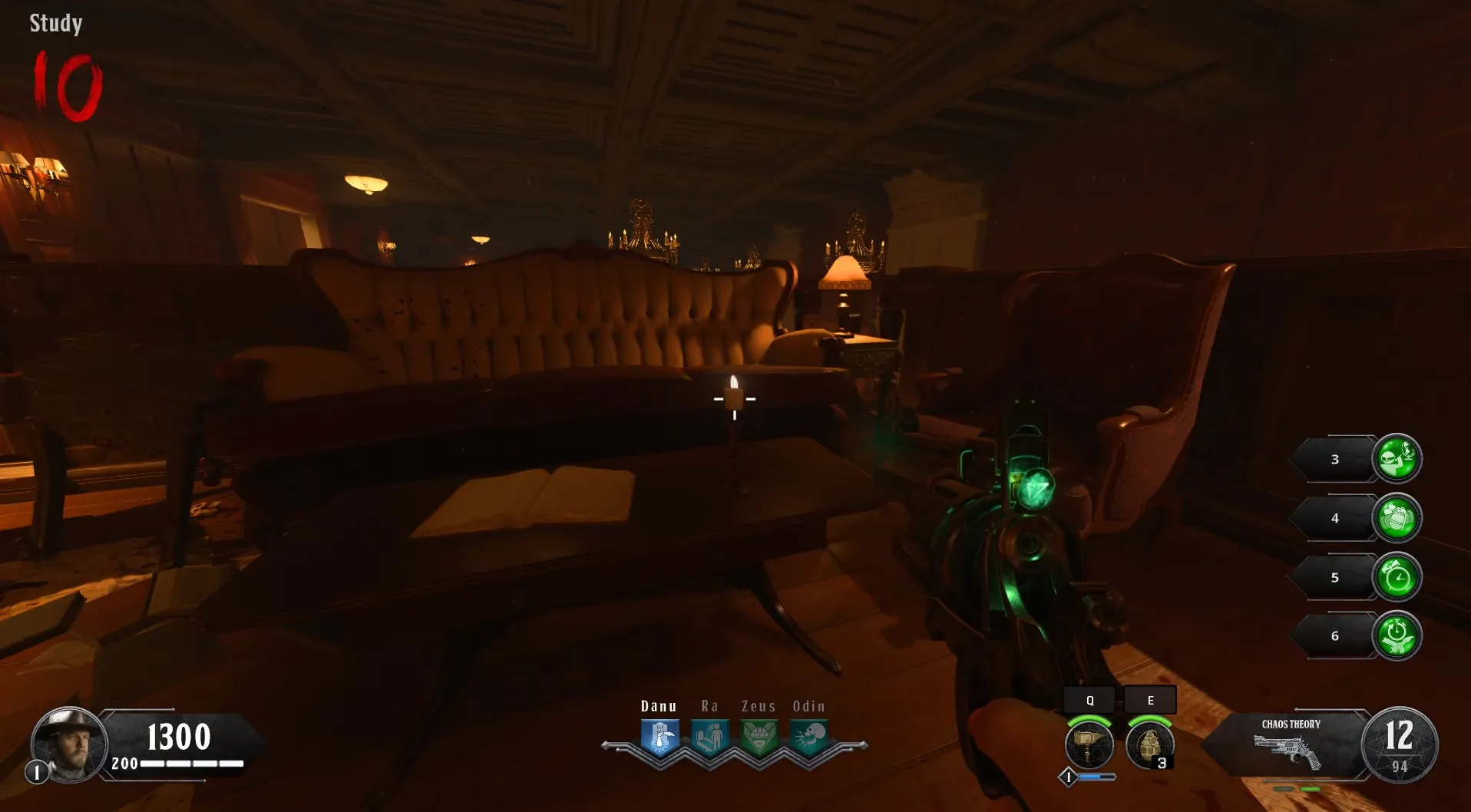Select the Zeus perk icon
Screen dimensions: 1471x812
[x=759, y=738]
